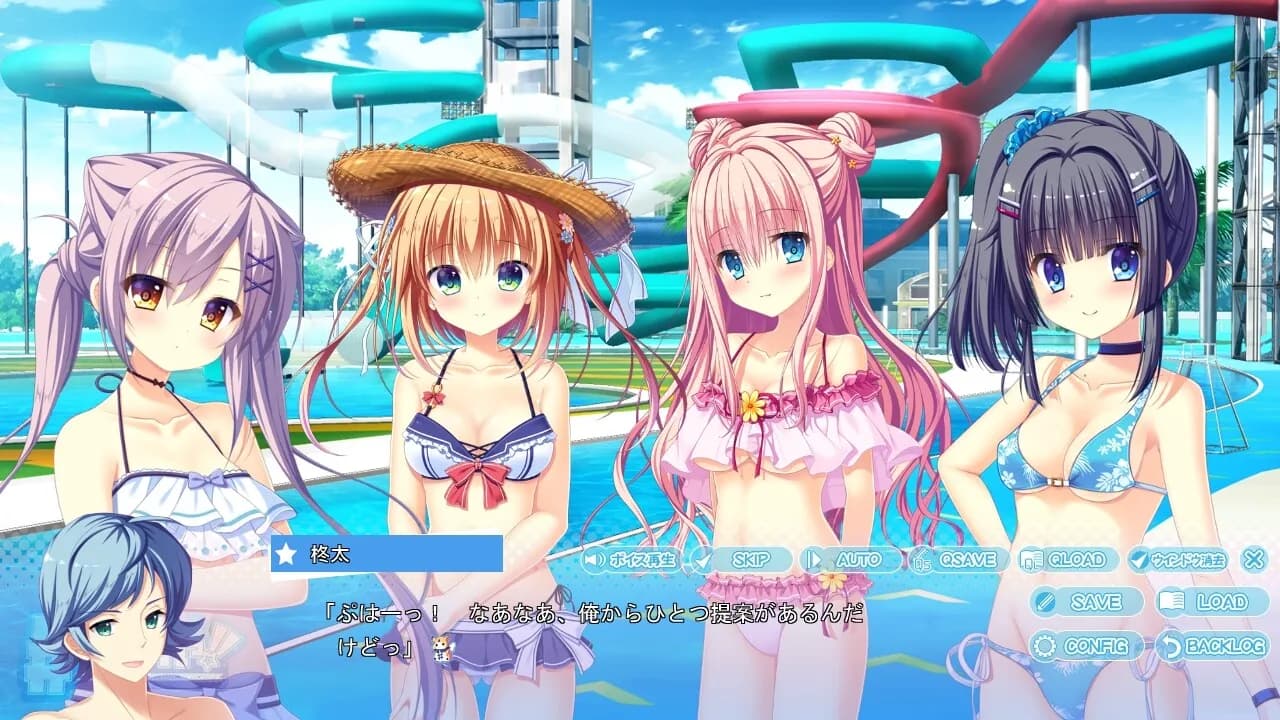This screenshot has width=1280, height=720.
Task: Enable AUTO reading mode
Action: [856, 558]
